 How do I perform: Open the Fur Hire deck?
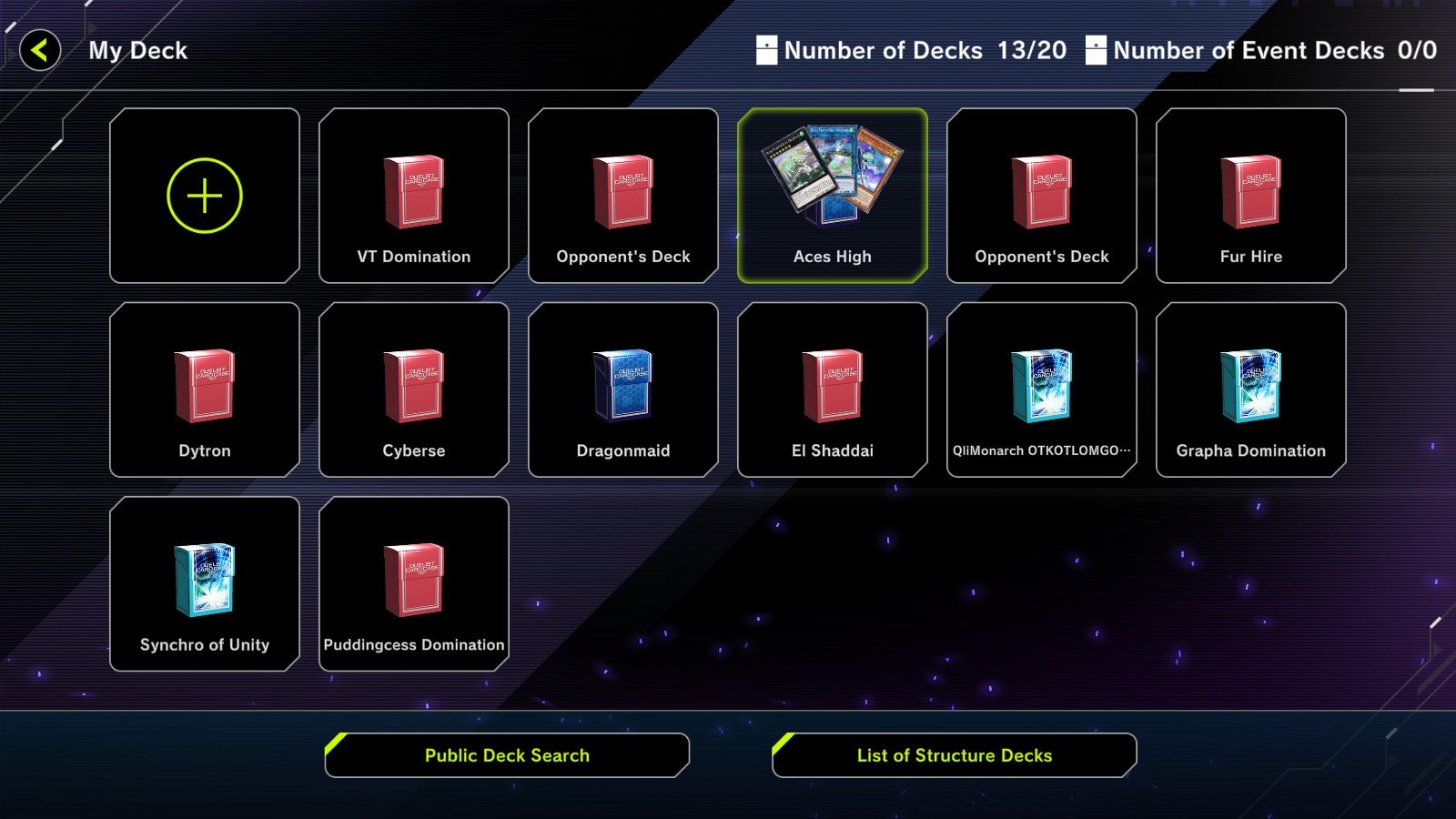(x=1251, y=196)
